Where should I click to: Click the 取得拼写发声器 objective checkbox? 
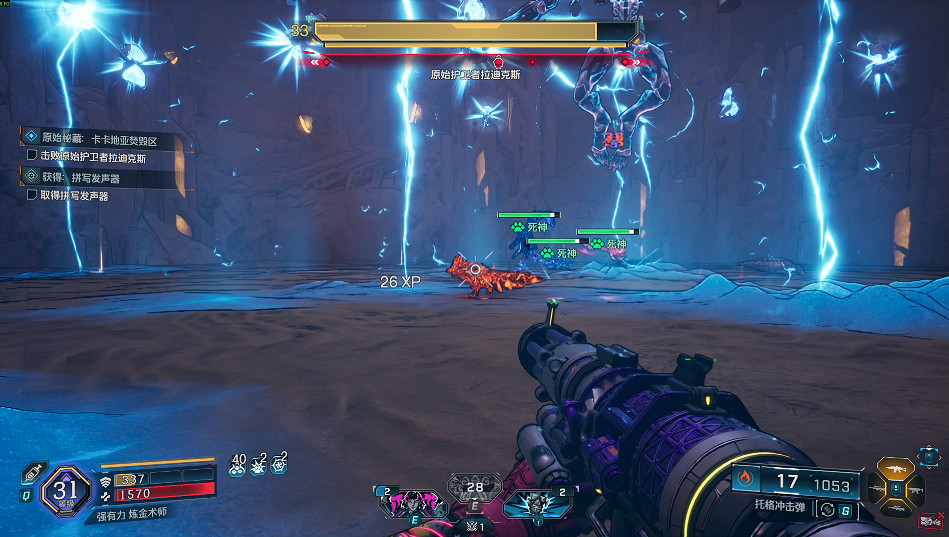point(32,196)
